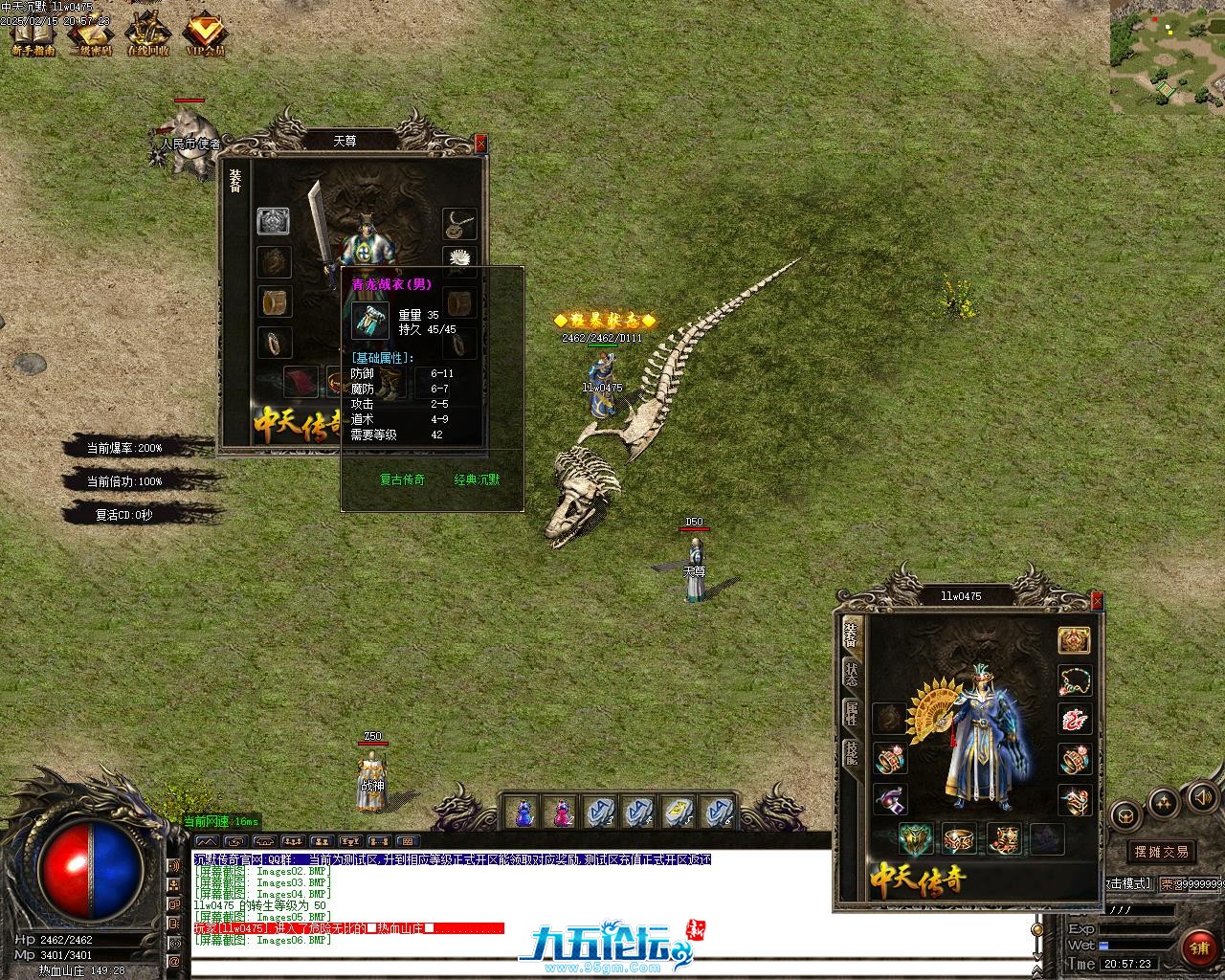Image resolution: width=1225 pixels, height=980 pixels.
Task: Use the red potion in hotbar slot 2
Action: pos(561,813)
